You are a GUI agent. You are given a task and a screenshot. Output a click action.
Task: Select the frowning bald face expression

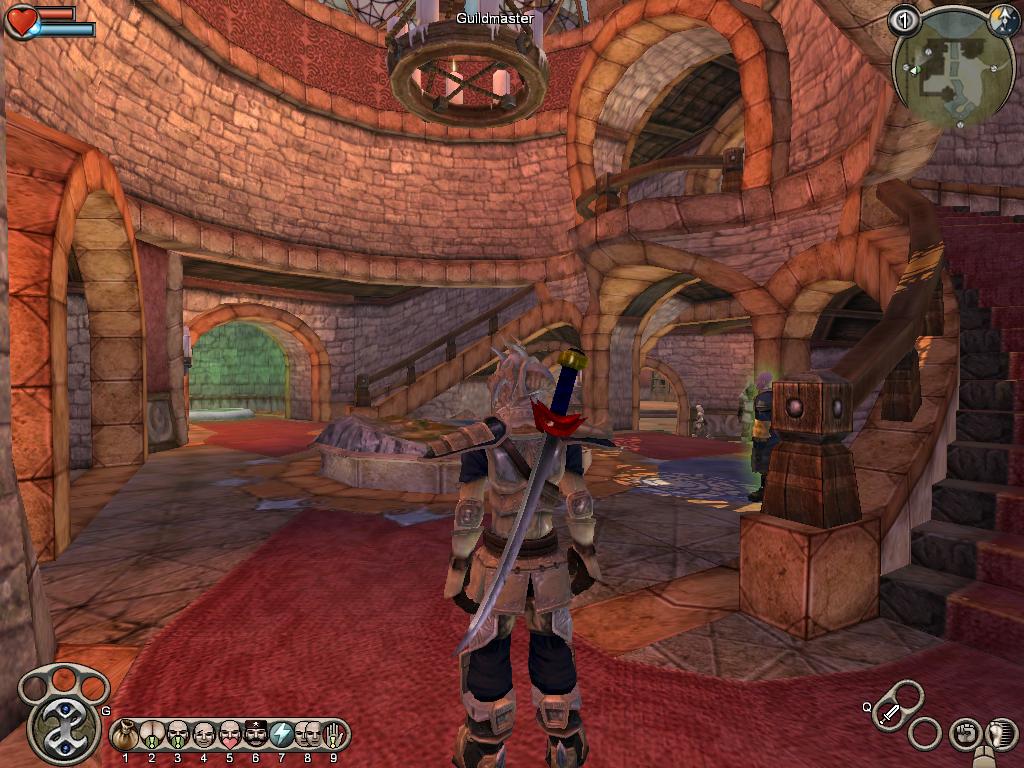[x=203, y=735]
